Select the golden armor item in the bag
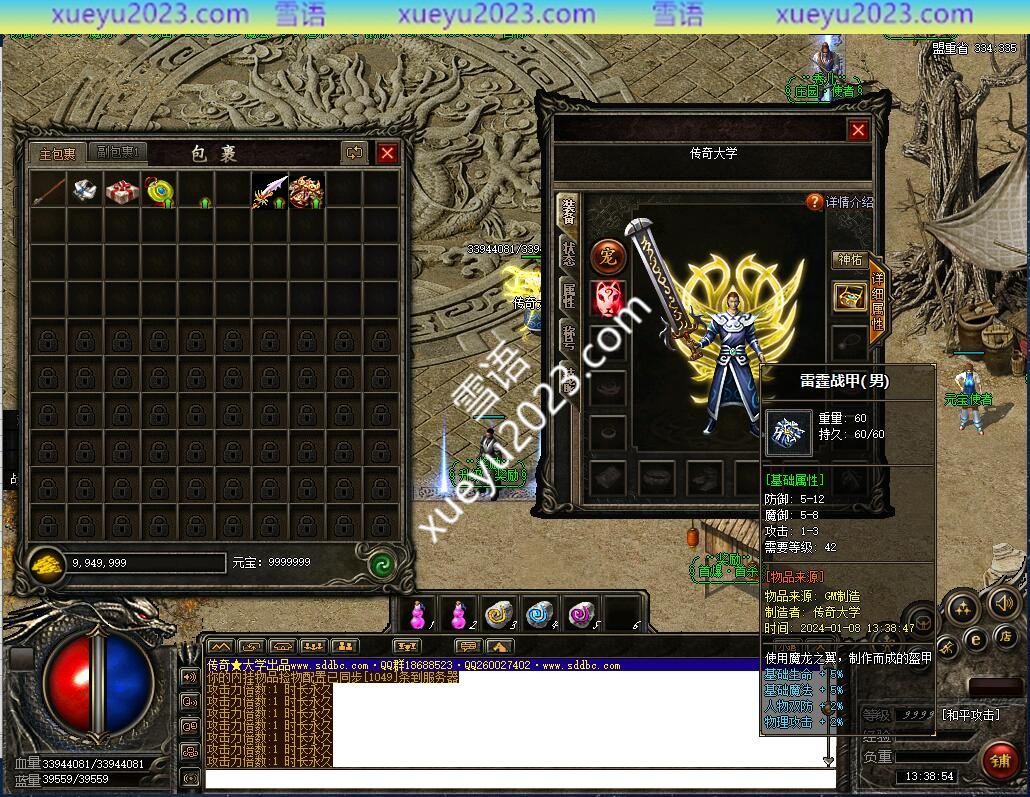The height and width of the screenshot is (797, 1030). tap(307, 190)
